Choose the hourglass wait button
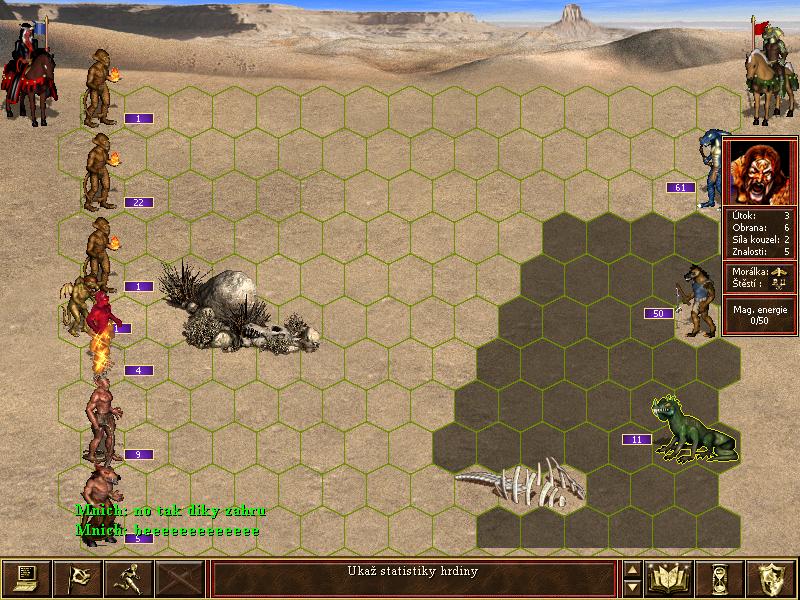 tap(720, 578)
